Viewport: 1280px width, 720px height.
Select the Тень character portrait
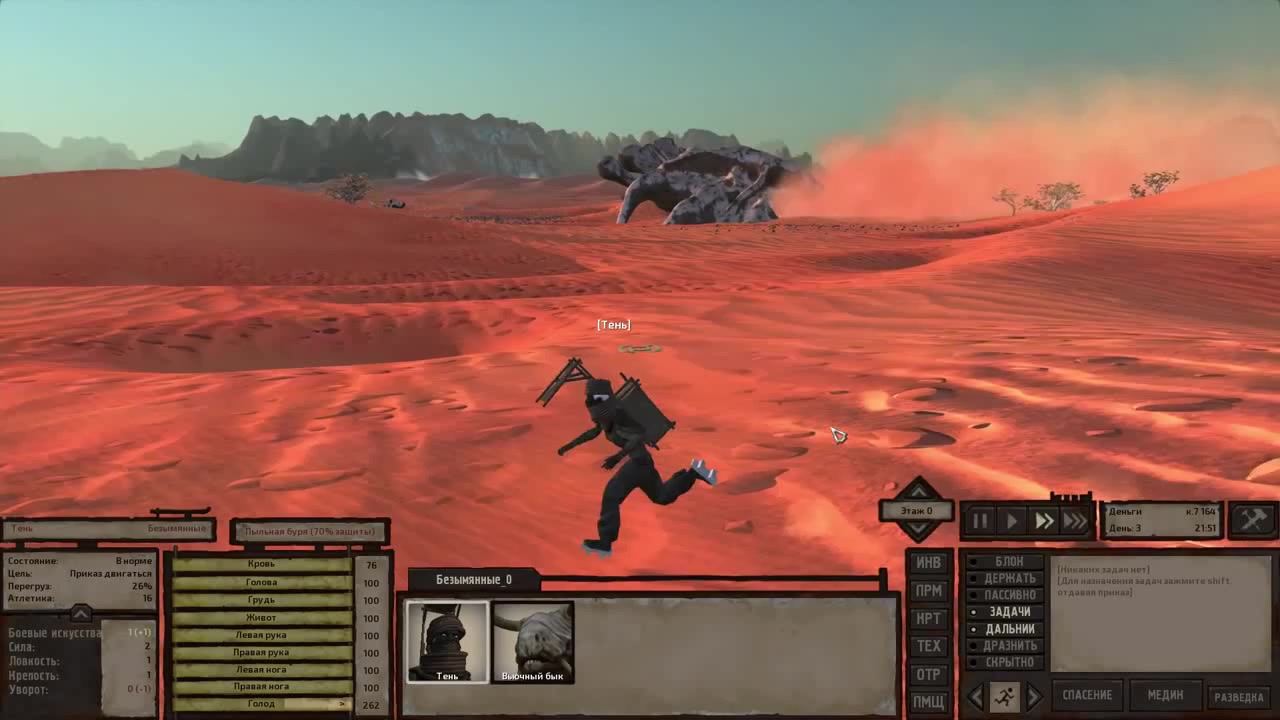coord(447,641)
